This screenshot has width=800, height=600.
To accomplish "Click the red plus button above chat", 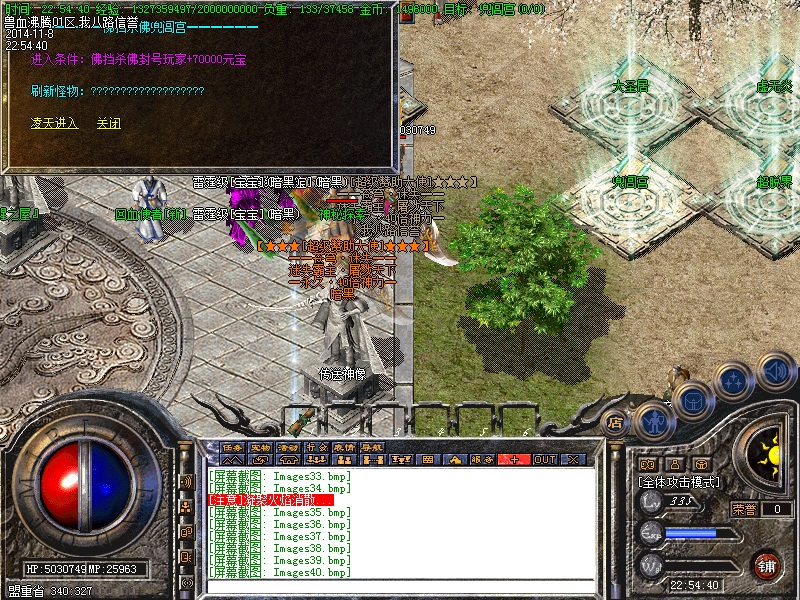I will click(x=515, y=459).
